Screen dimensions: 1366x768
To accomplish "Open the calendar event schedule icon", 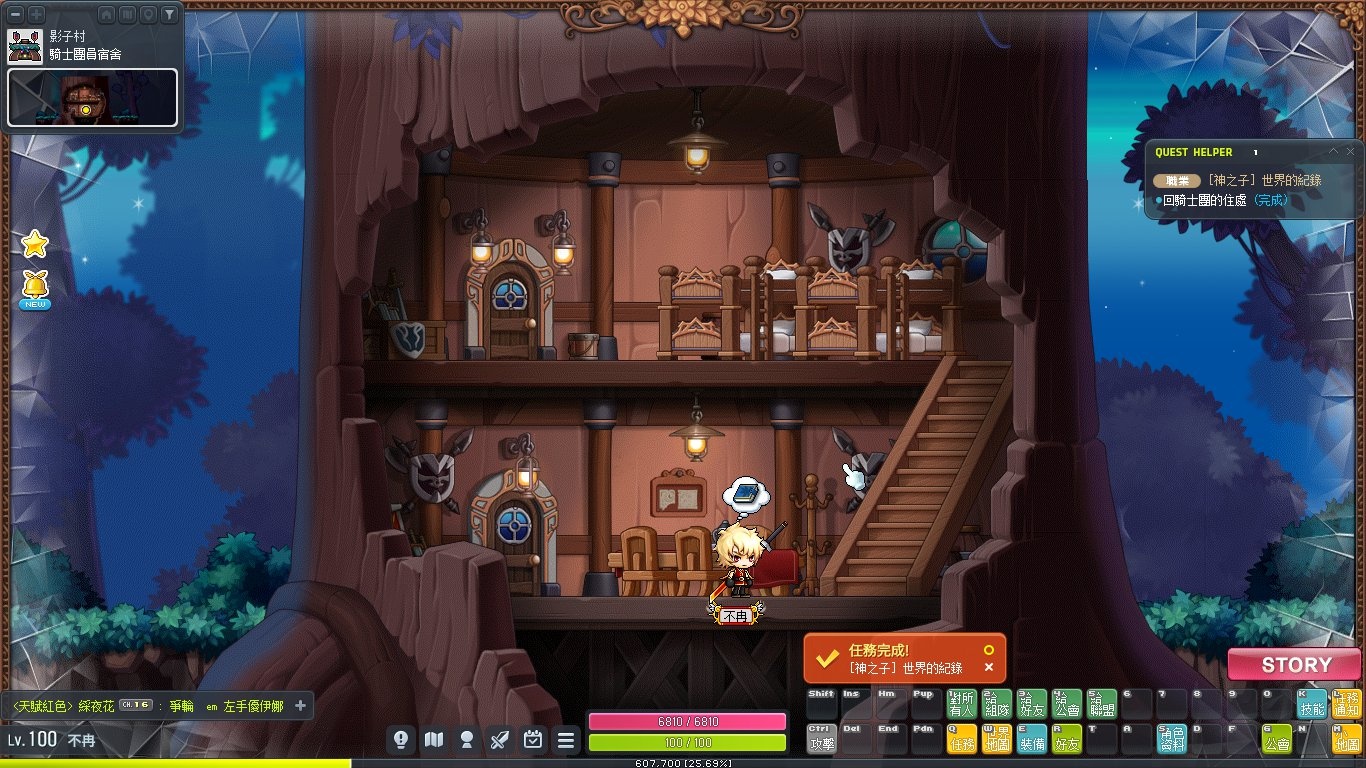I will point(533,740).
